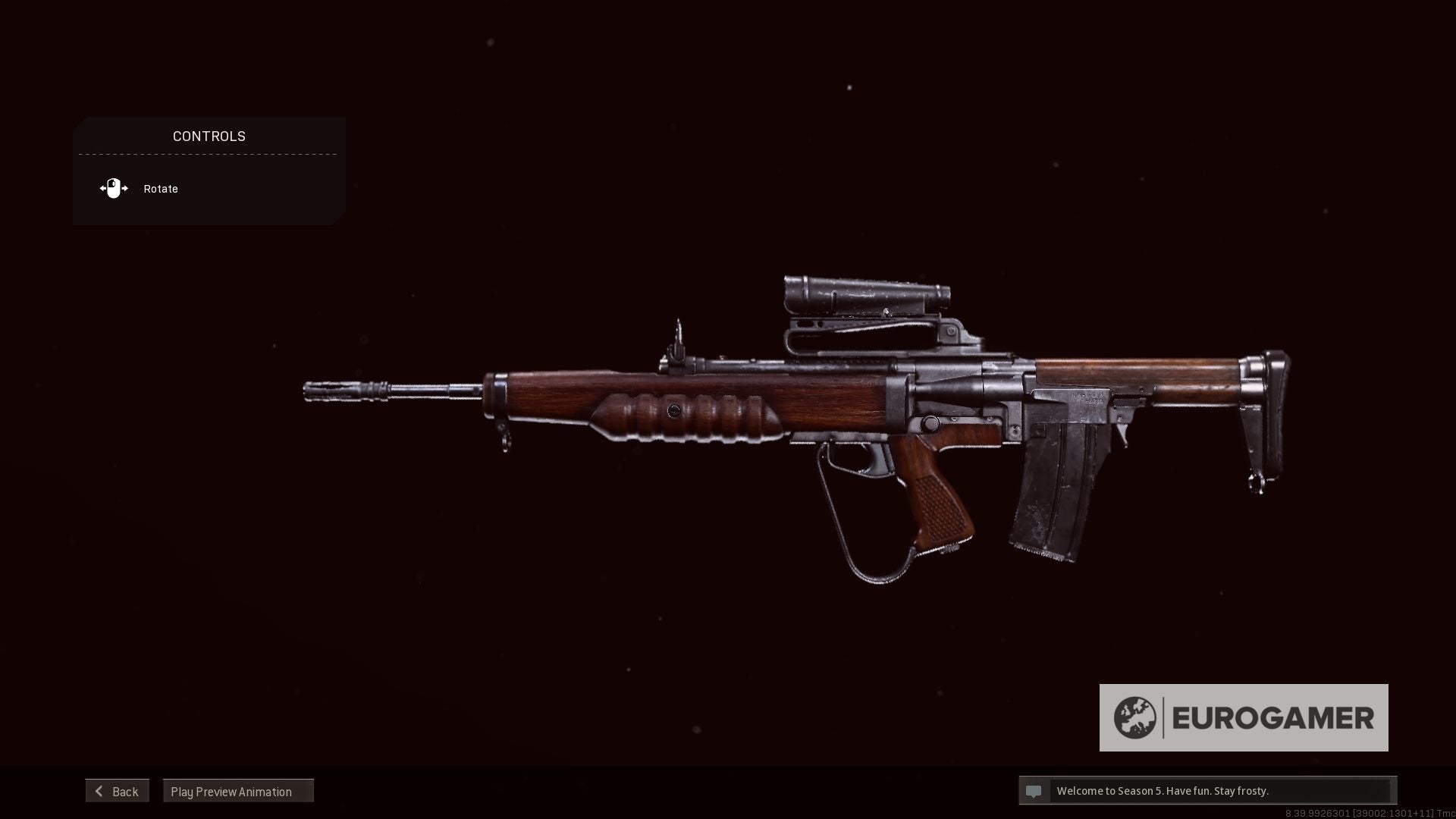Click the dashed divider under CONTROLS
This screenshot has width=1456, height=819.
coord(209,153)
